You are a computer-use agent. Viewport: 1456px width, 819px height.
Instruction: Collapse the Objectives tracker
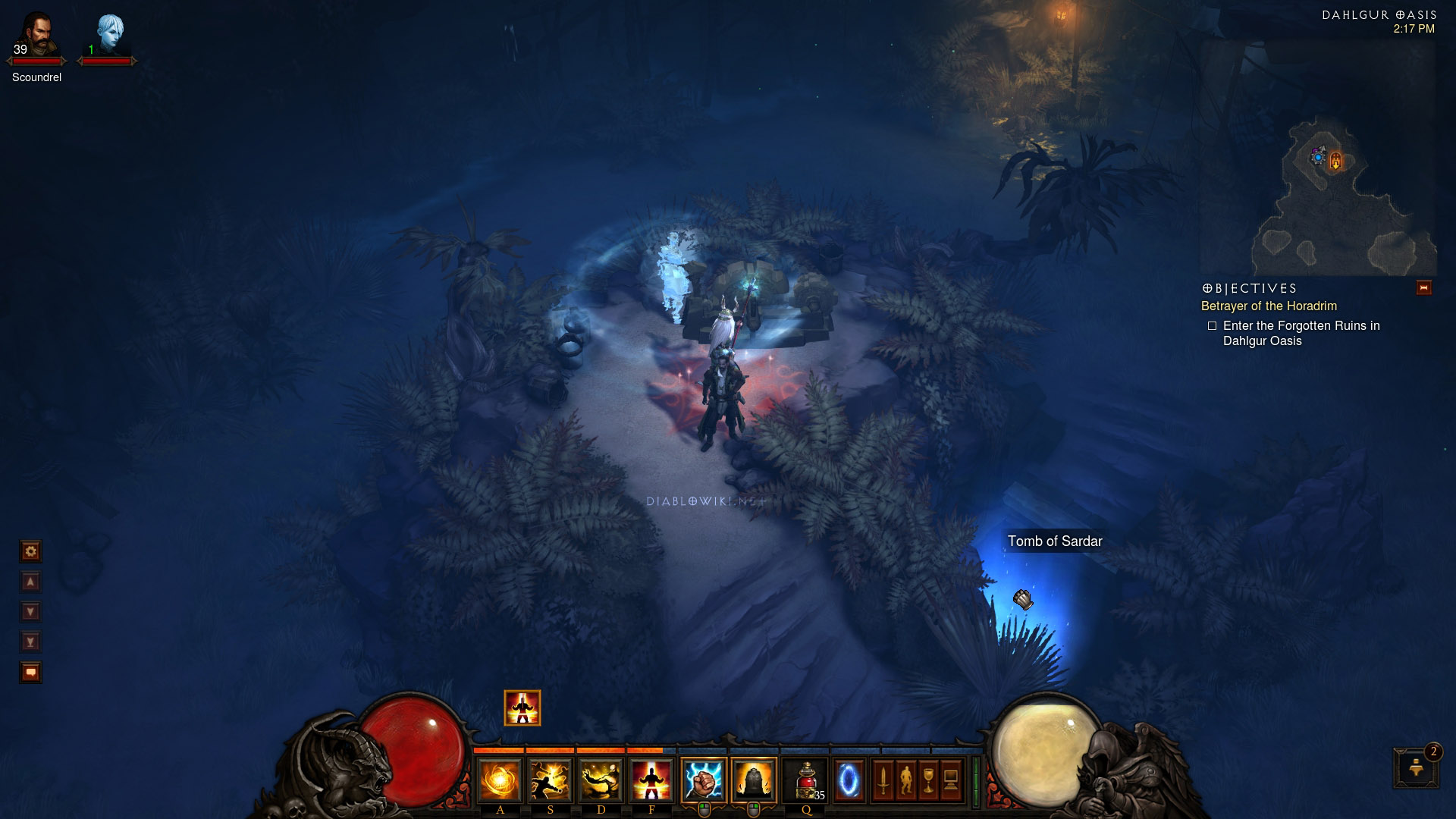click(1423, 288)
